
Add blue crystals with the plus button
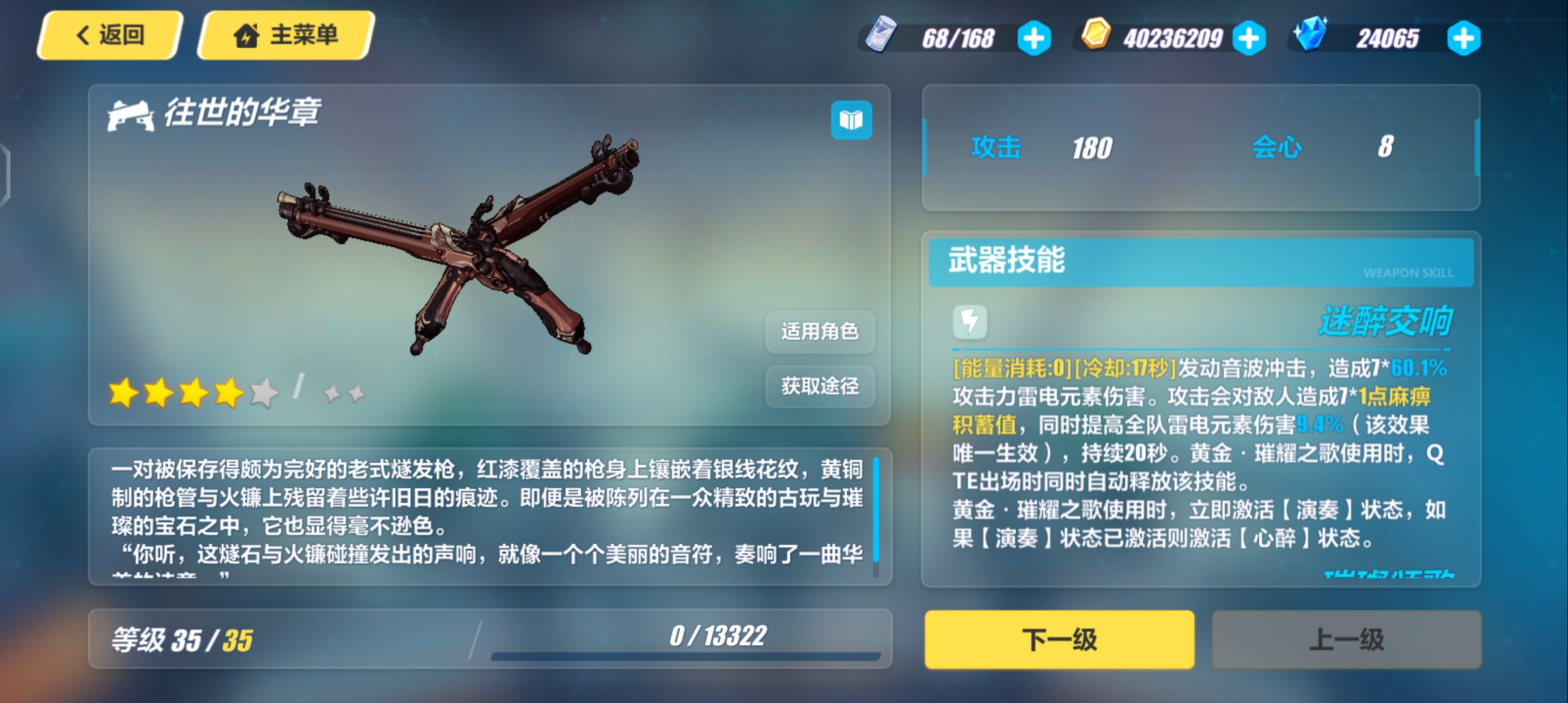[x=1463, y=38]
